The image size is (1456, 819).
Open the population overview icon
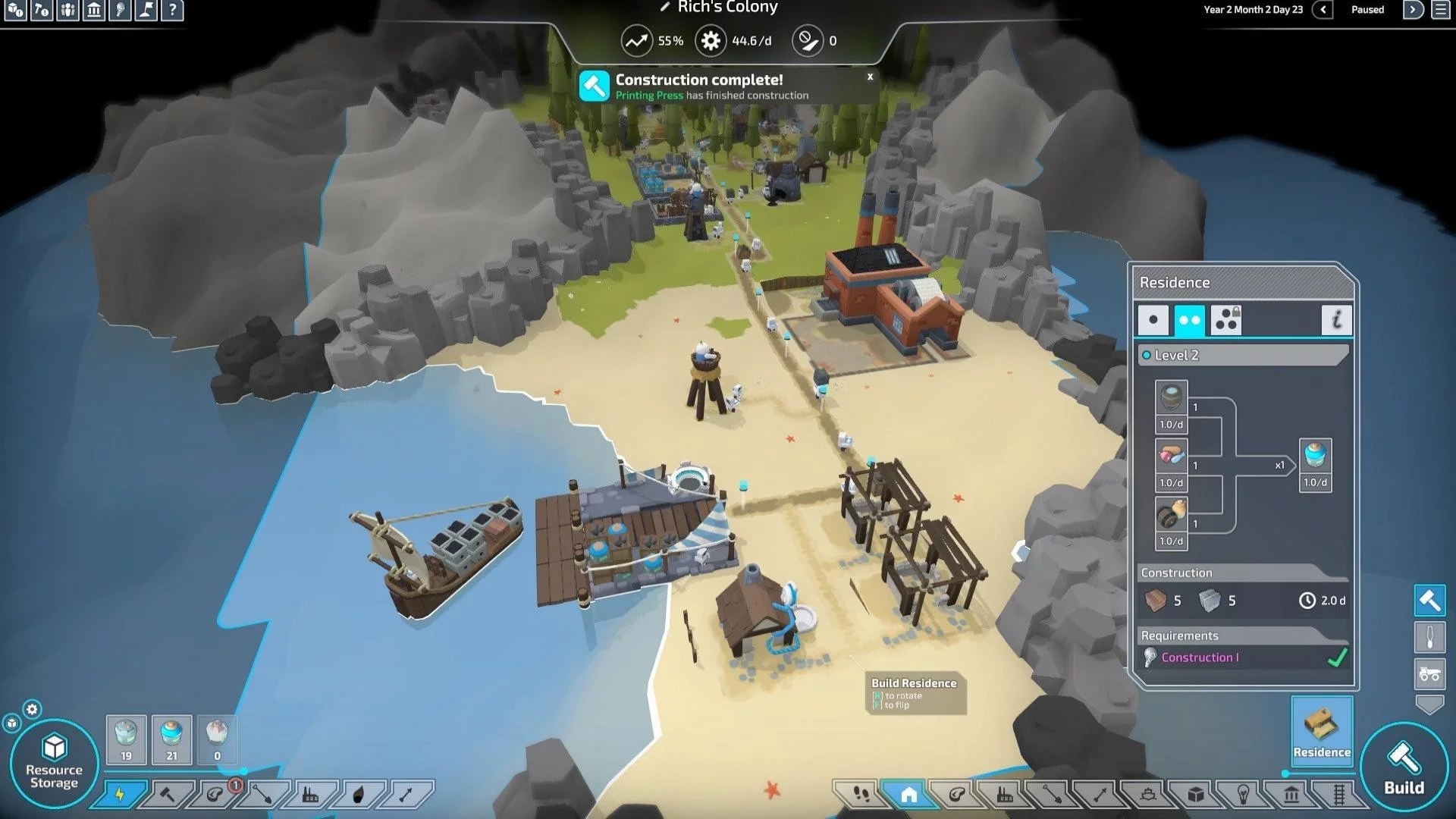tap(67, 10)
